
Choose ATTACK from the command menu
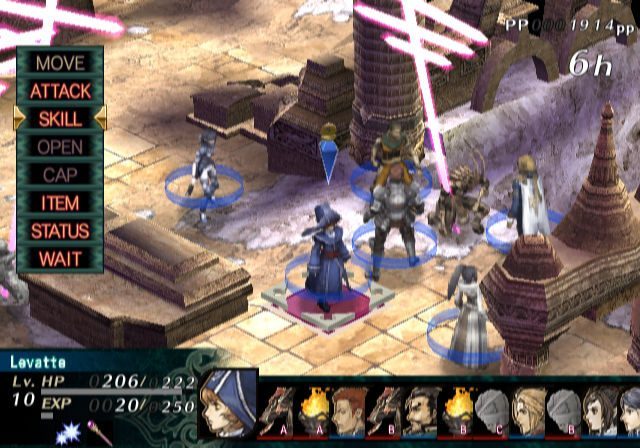click(x=60, y=90)
